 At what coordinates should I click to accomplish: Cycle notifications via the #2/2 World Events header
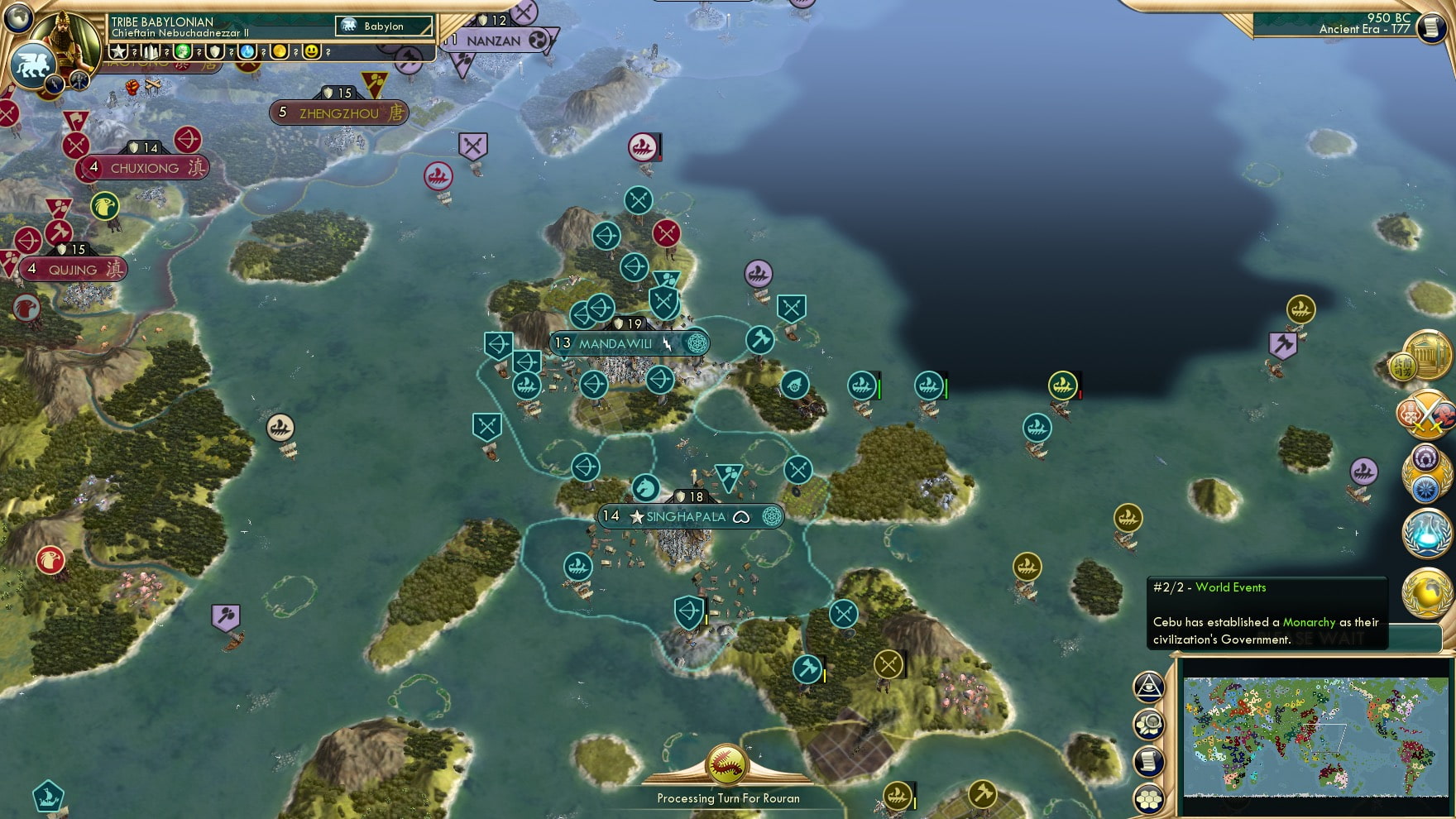point(1208,587)
